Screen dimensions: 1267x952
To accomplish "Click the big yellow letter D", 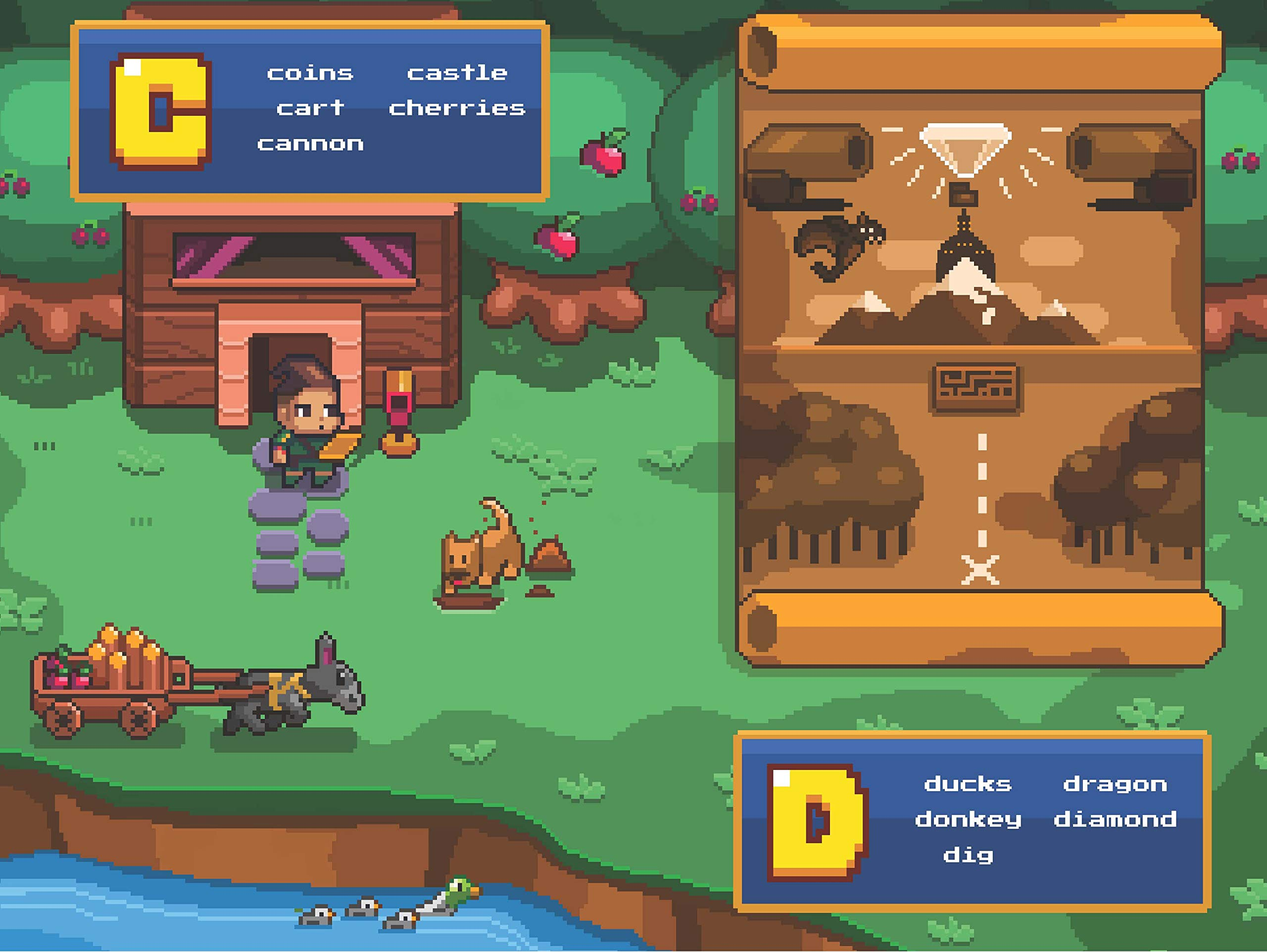I will click(818, 822).
